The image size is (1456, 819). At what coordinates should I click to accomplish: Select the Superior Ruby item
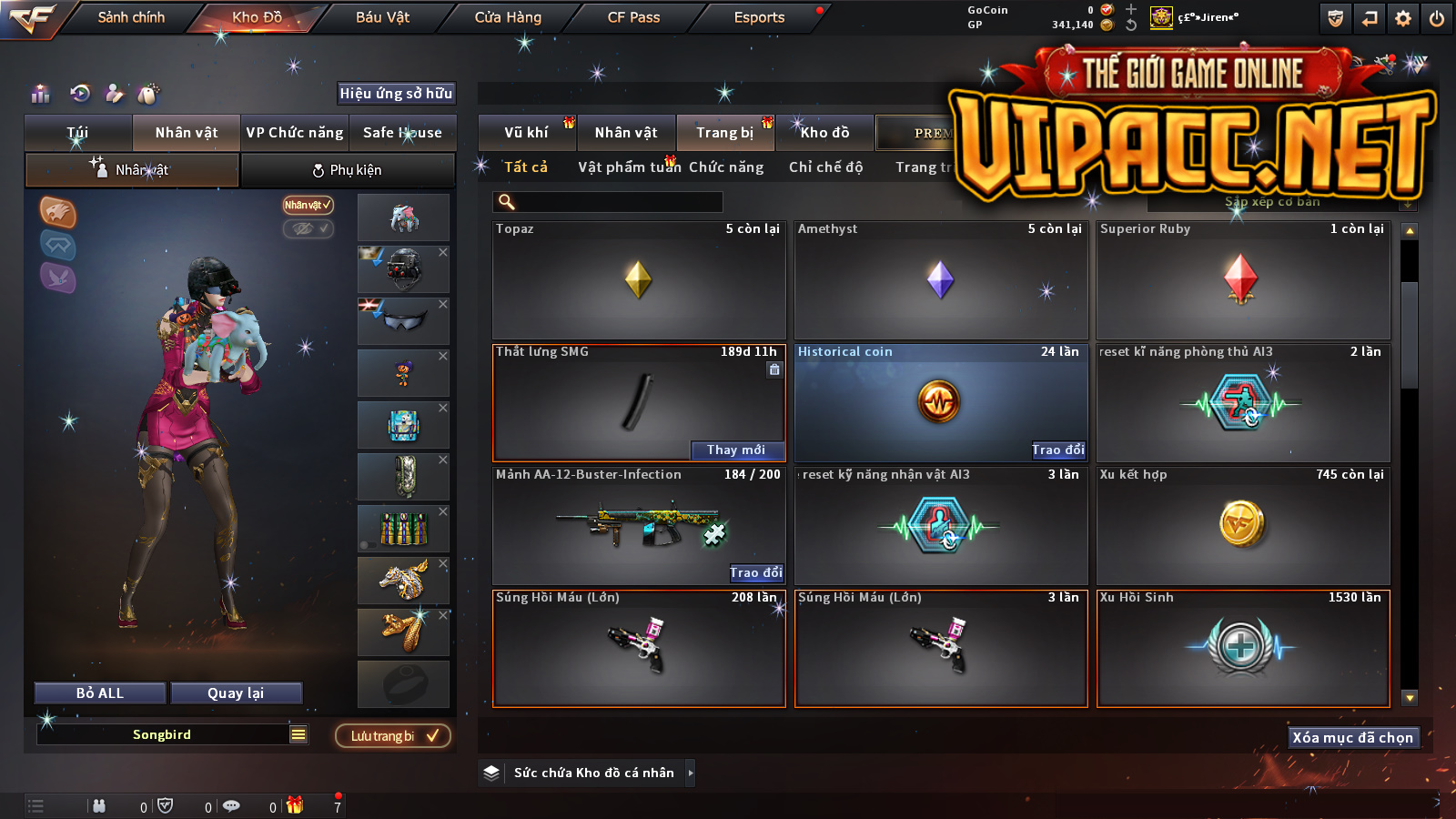pyautogui.click(x=1243, y=280)
